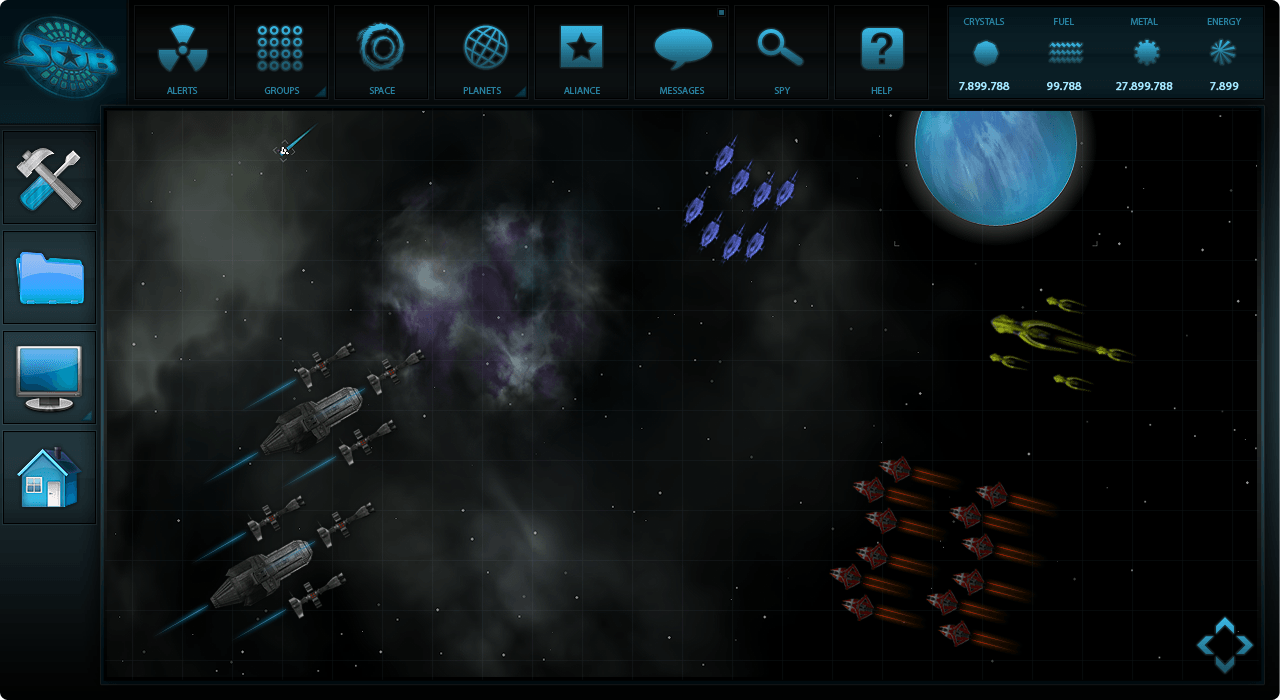Click the SOB game logo

click(x=62, y=55)
